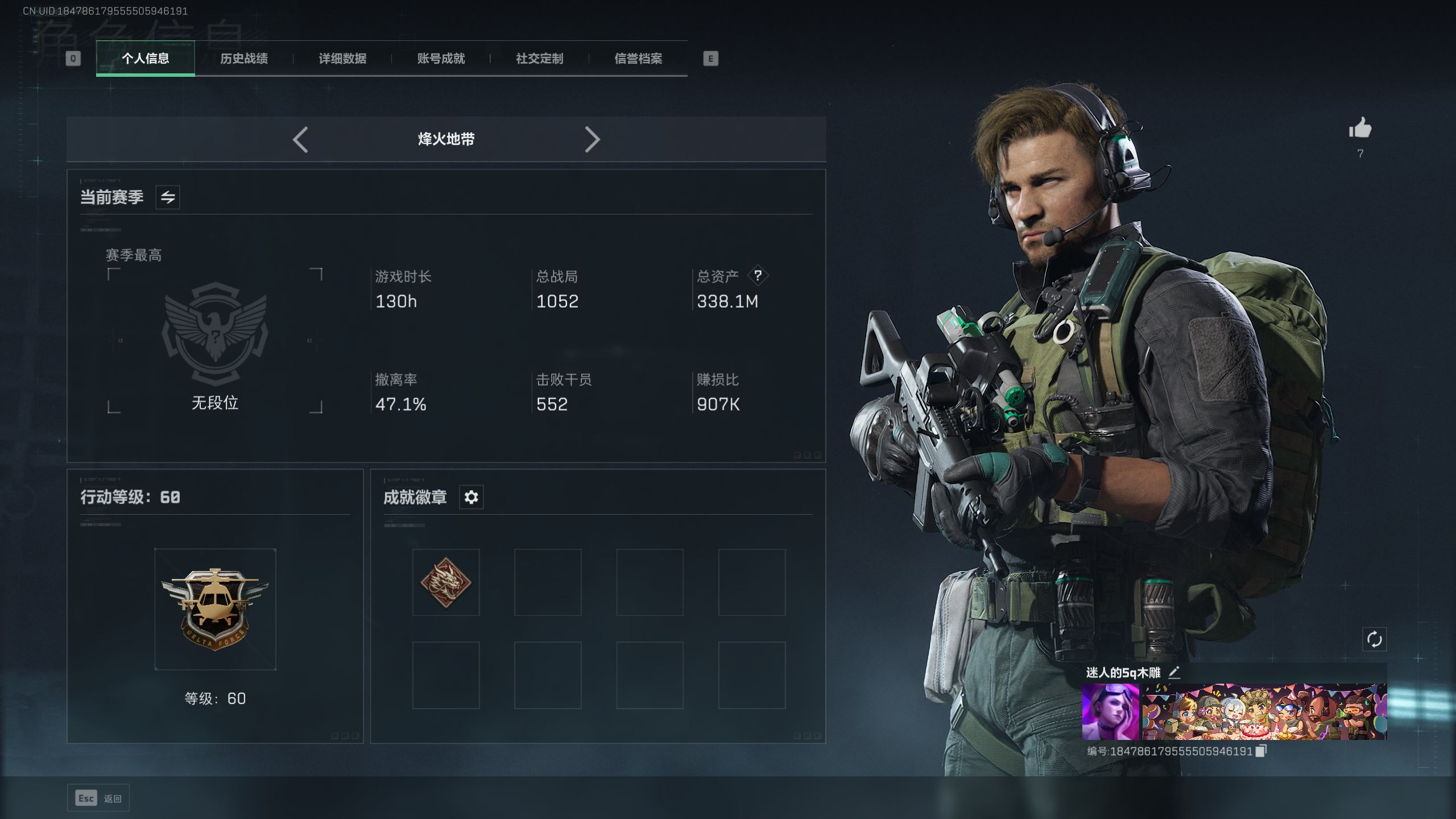Screen dimensions: 1456x819
Task: Select the red dragon achievement badge
Action: point(446,582)
